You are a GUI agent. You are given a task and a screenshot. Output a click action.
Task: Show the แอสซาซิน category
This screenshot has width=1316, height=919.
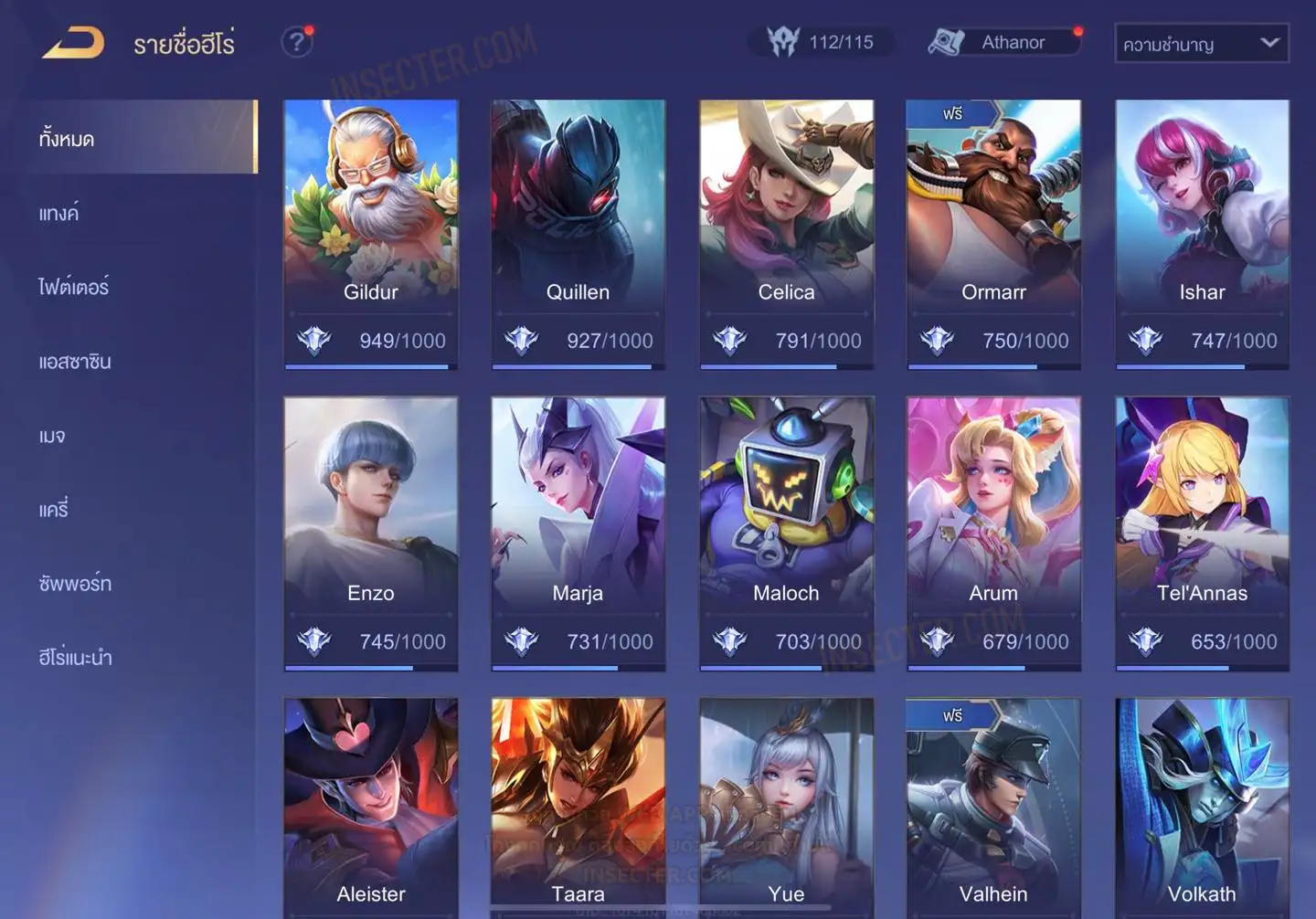pos(75,362)
